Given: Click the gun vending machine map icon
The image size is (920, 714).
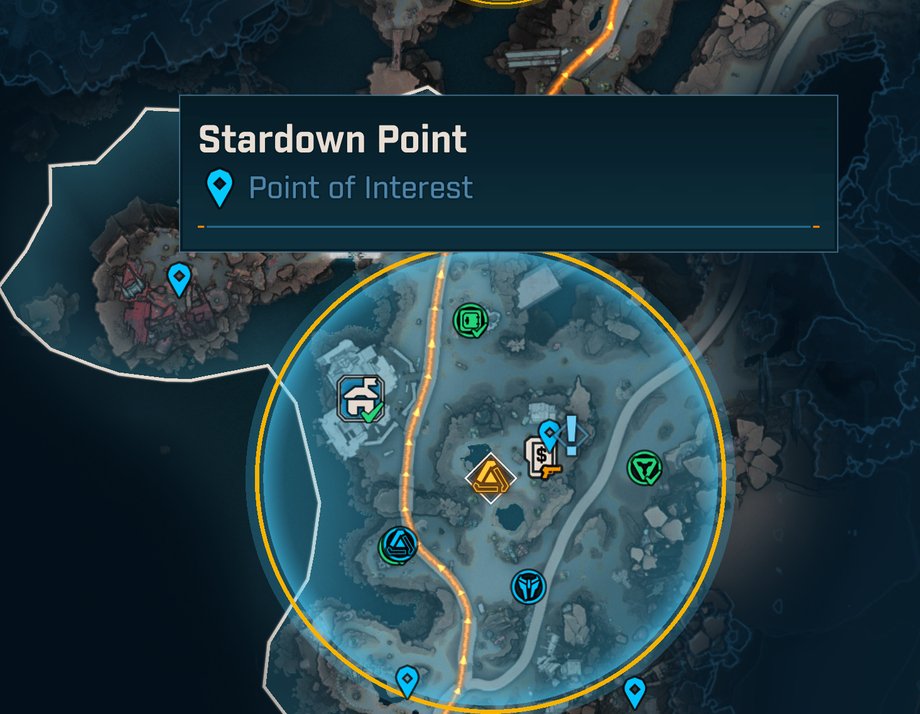Looking at the screenshot, I should click(x=544, y=458).
